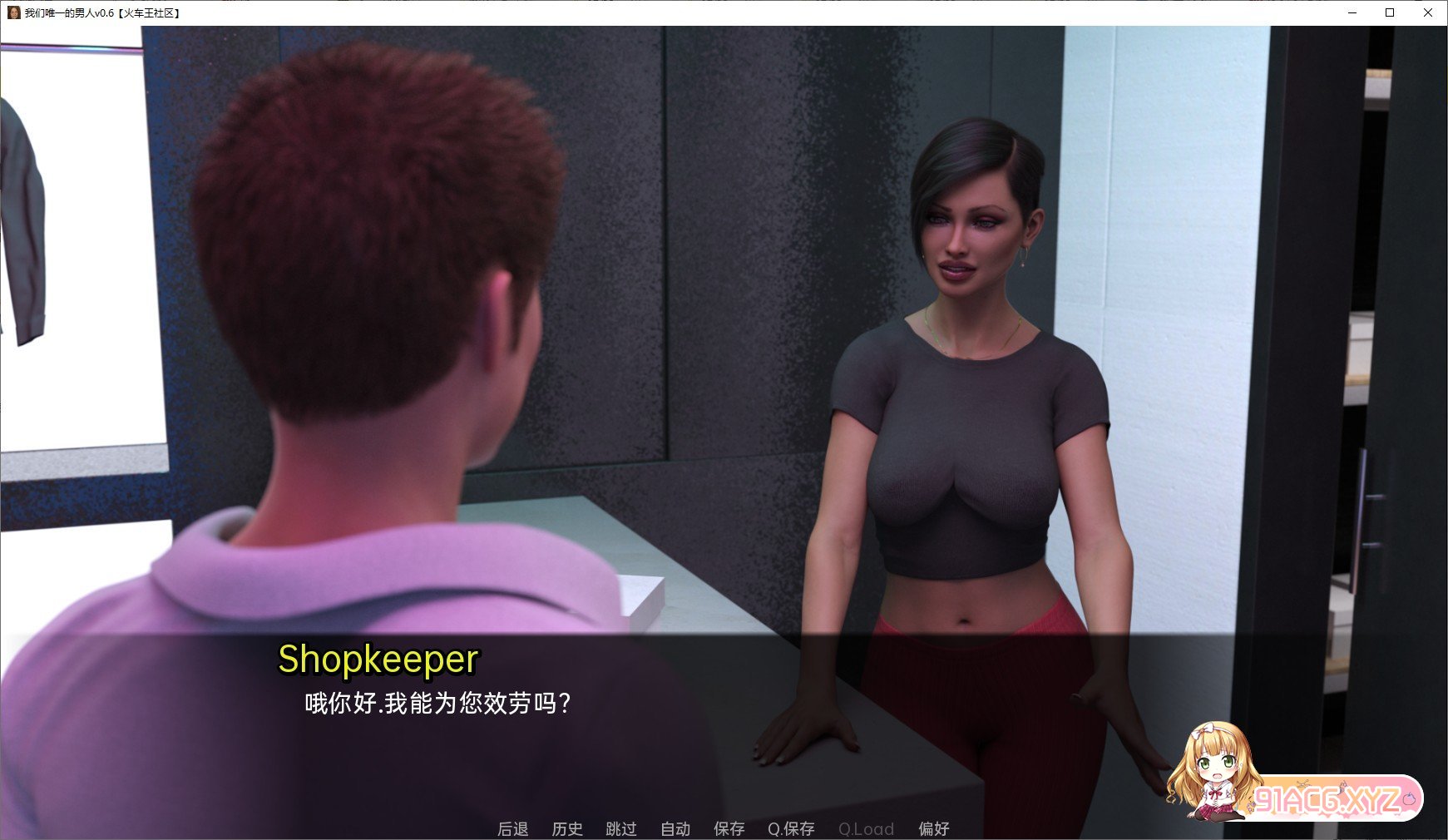Open the 历史 (history) log
This screenshot has height=840, width=1448.
tap(567, 828)
